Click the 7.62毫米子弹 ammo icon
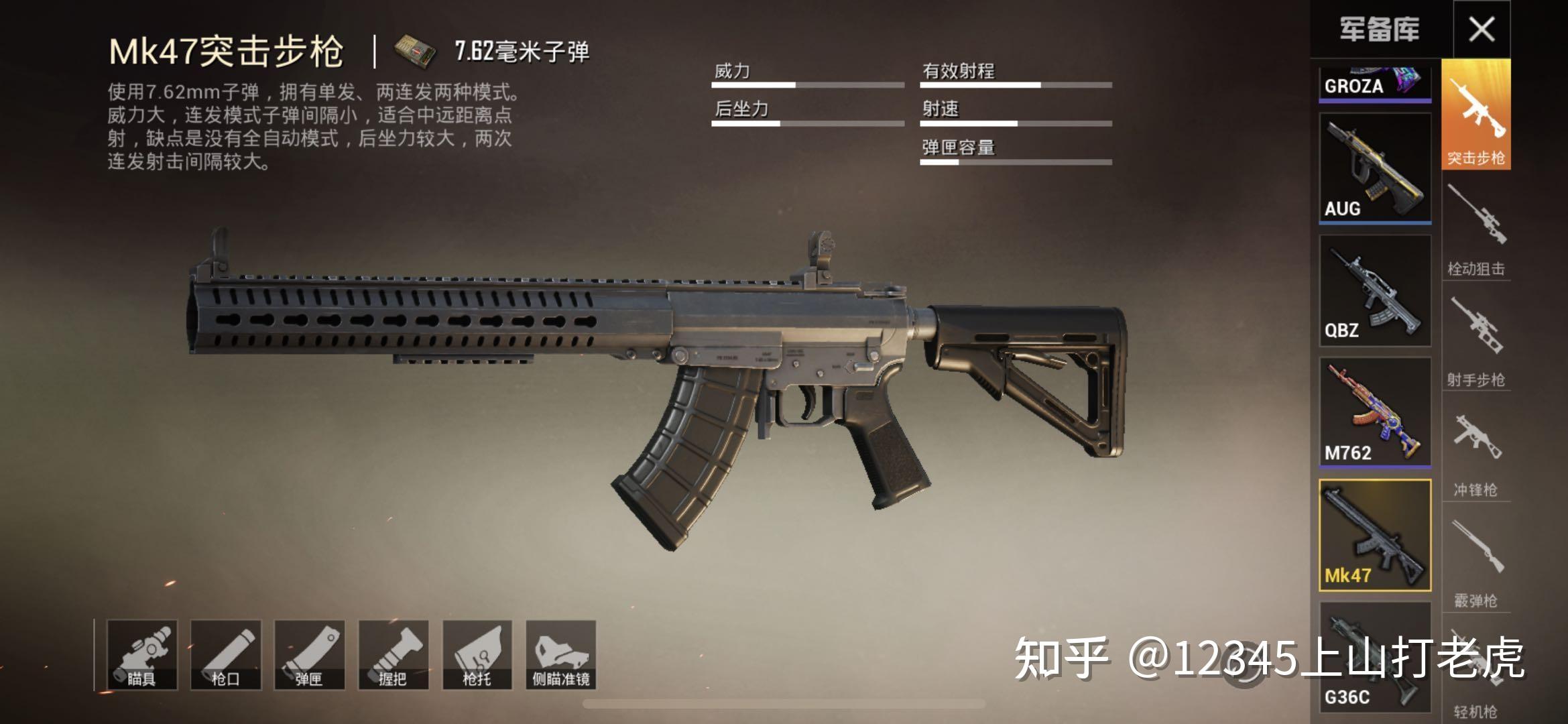1568x724 pixels. coord(414,48)
